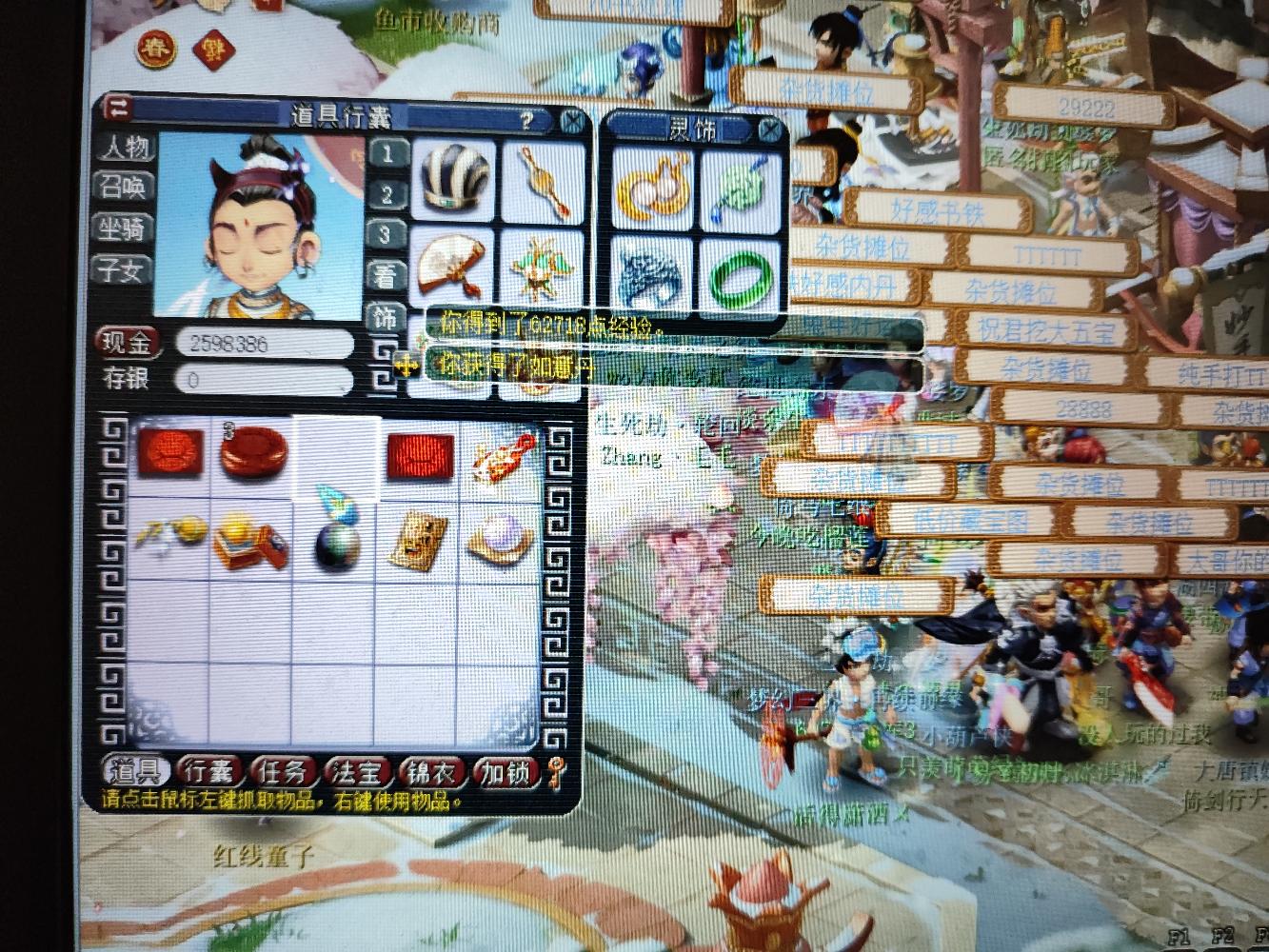Pick the round red box stacked 3
1269x952 pixels.
pyautogui.click(x=251, y=453)
